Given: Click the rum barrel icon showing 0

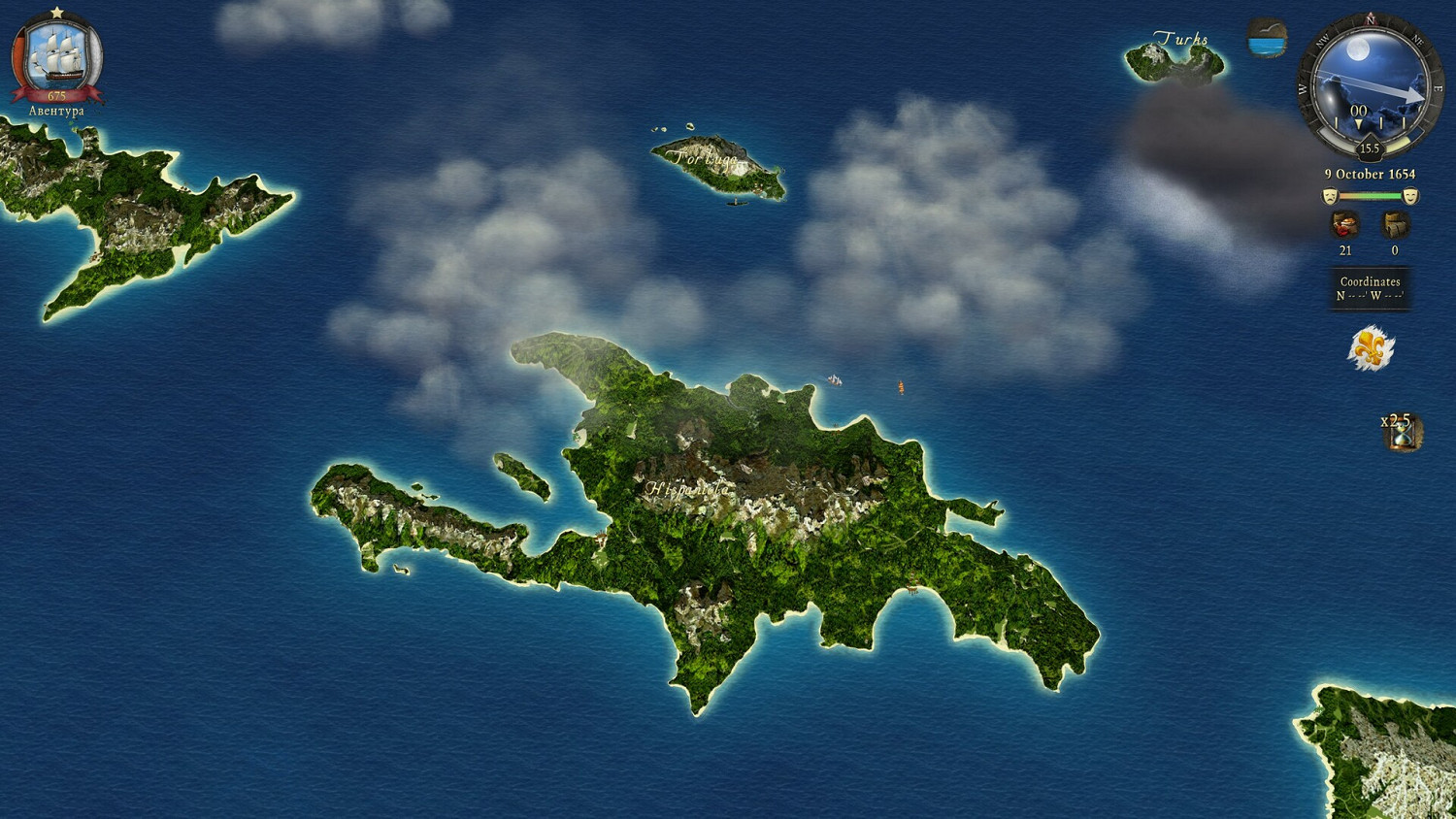Looking at the screenshot, I should tap(1394, 225).
